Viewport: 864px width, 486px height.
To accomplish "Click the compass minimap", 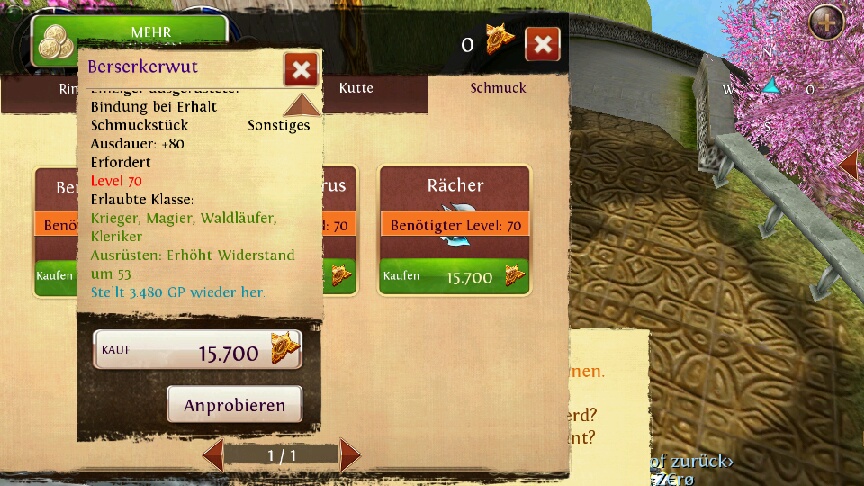I will point(770,88).
